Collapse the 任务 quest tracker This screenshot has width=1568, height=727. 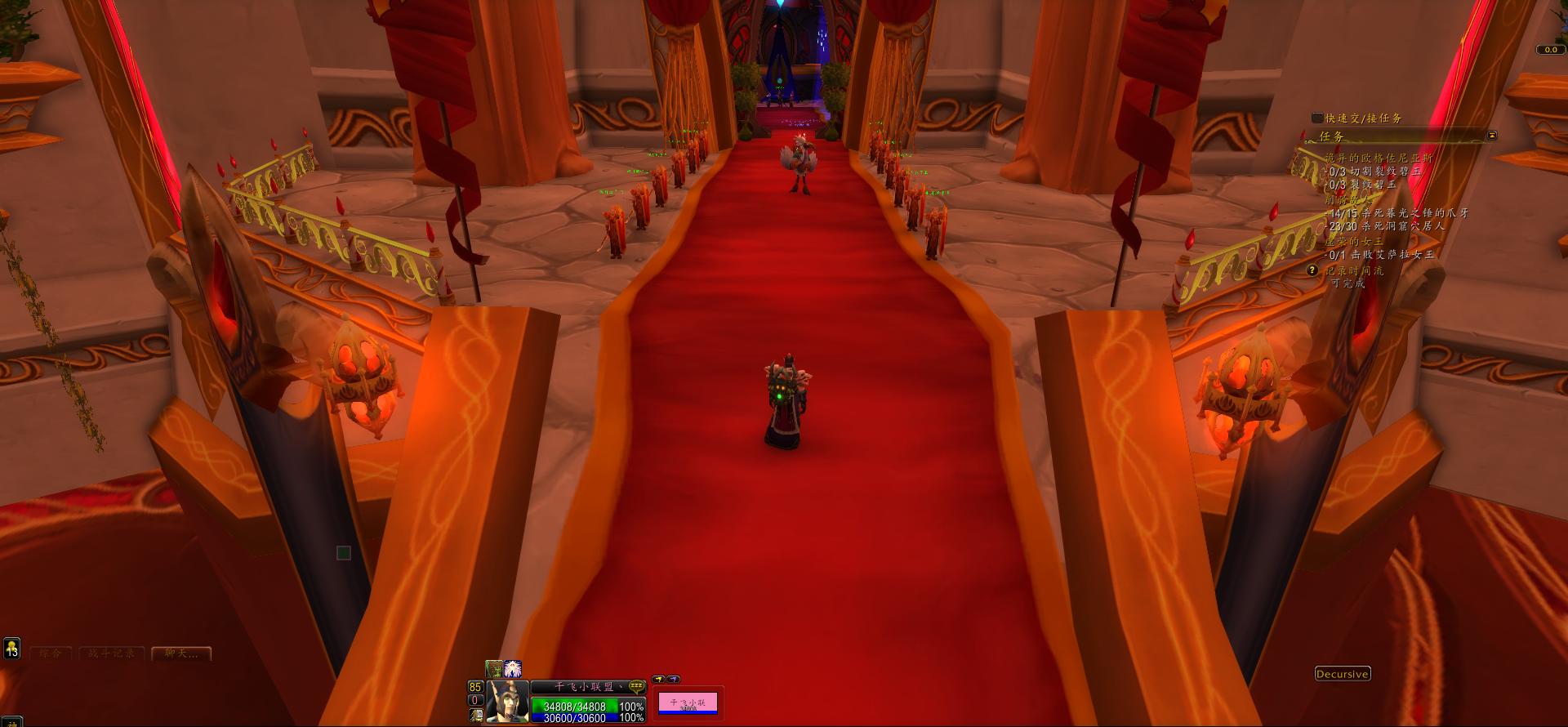click(x=1492, y=136)
